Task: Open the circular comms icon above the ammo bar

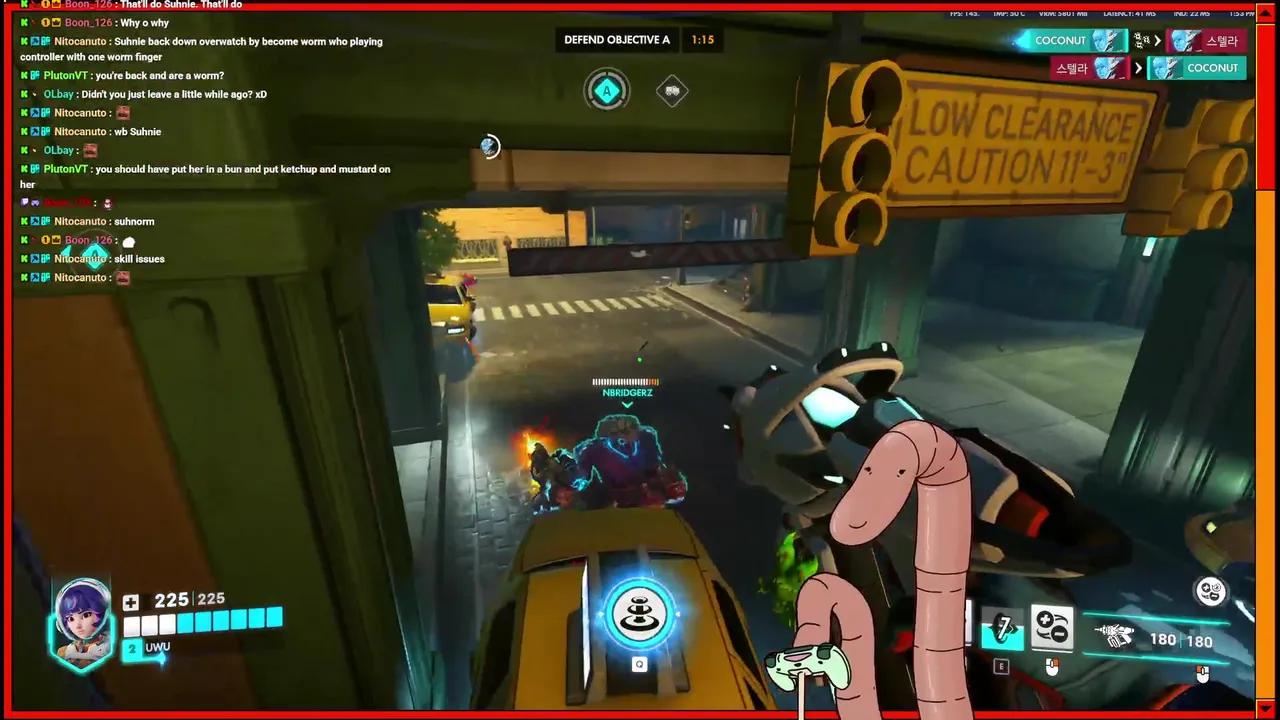Action: 1210,592
